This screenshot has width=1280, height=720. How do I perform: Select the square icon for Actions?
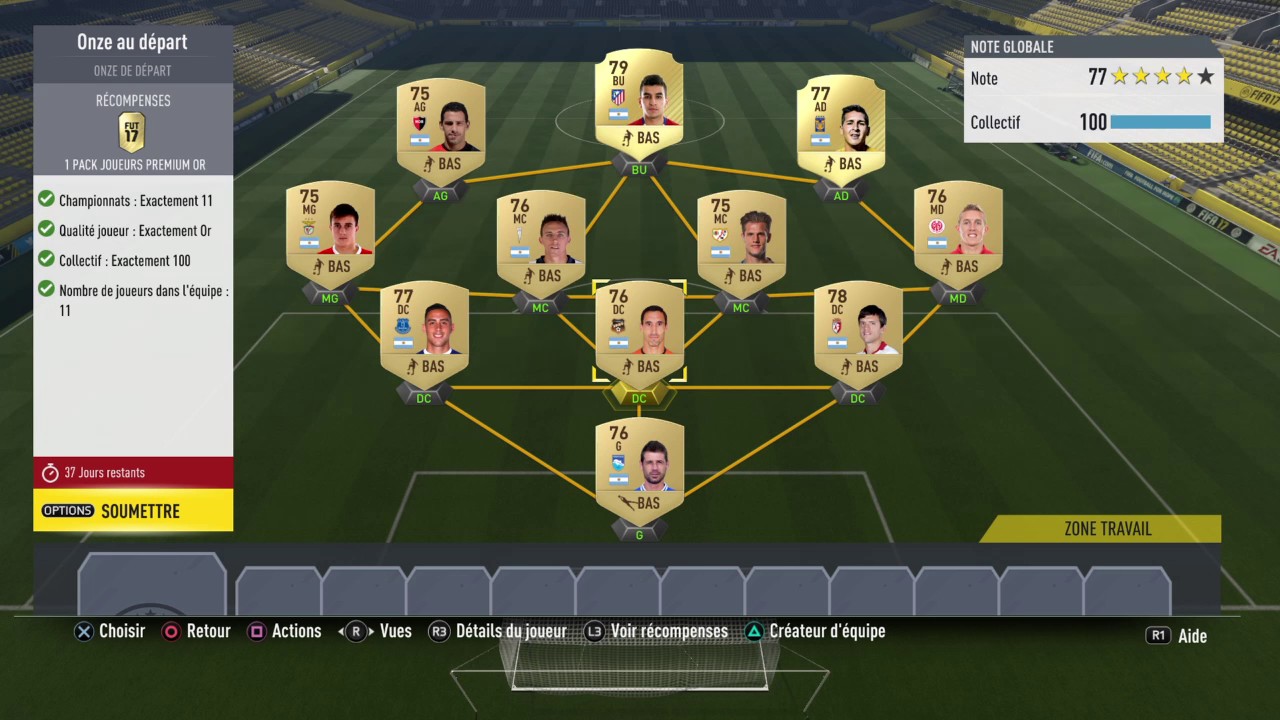257,631
